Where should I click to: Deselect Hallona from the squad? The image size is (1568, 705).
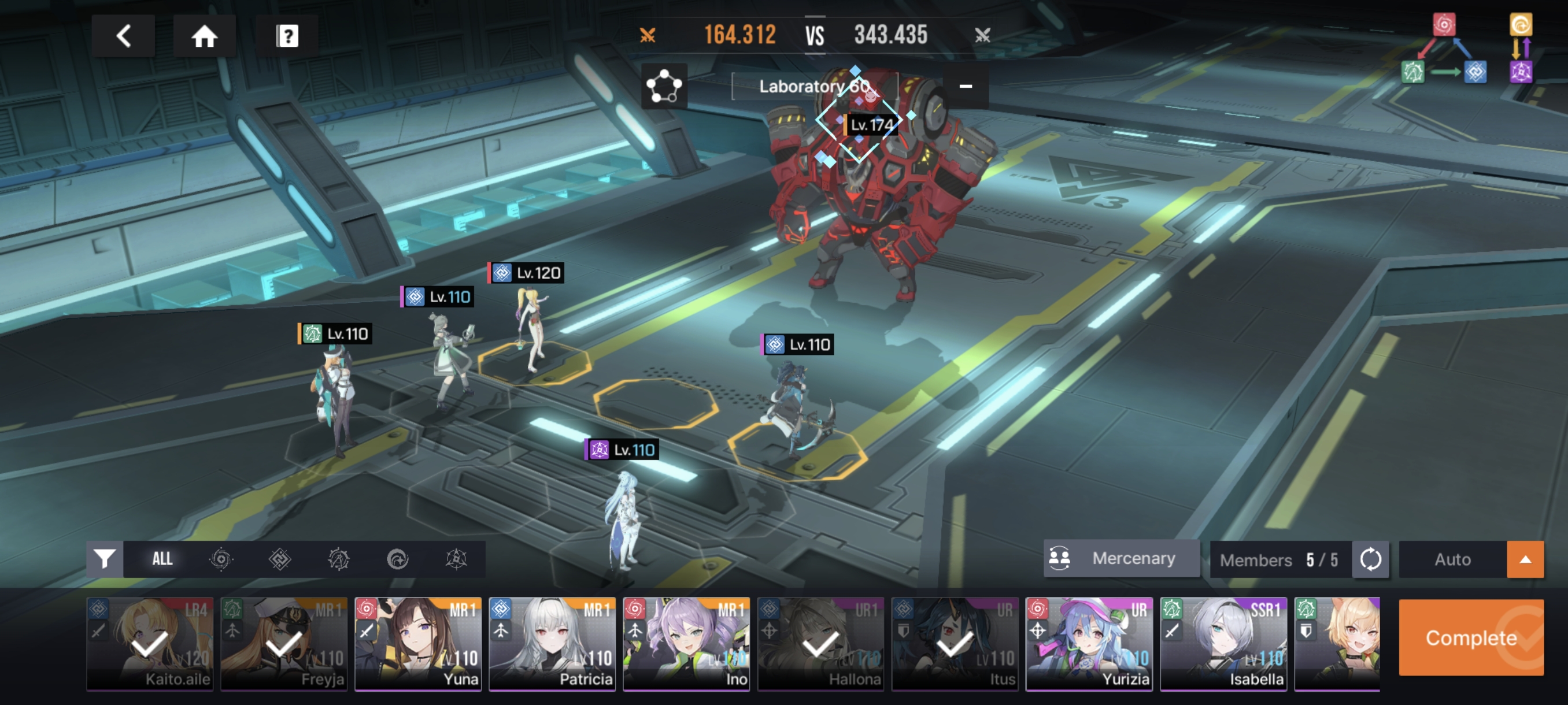[x=820, y=644]
